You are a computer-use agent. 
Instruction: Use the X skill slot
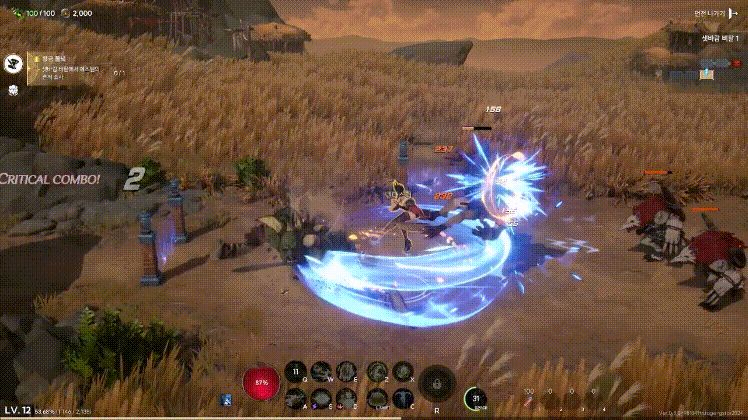403,372
